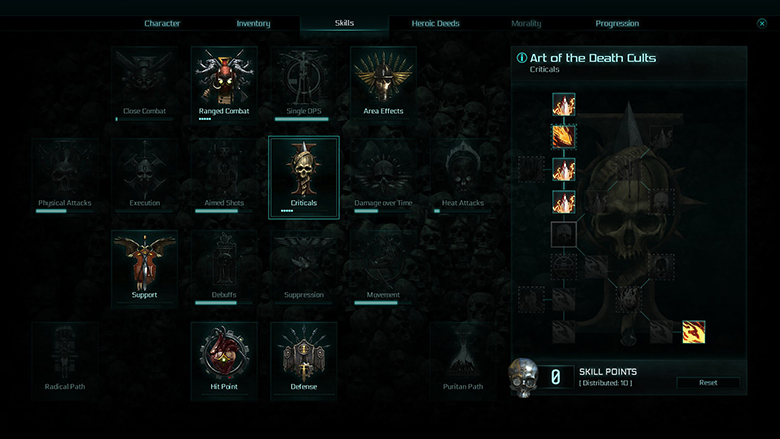Open the Inventory tab
Viewport: 780px width, 439px height.
pos(253,23)
